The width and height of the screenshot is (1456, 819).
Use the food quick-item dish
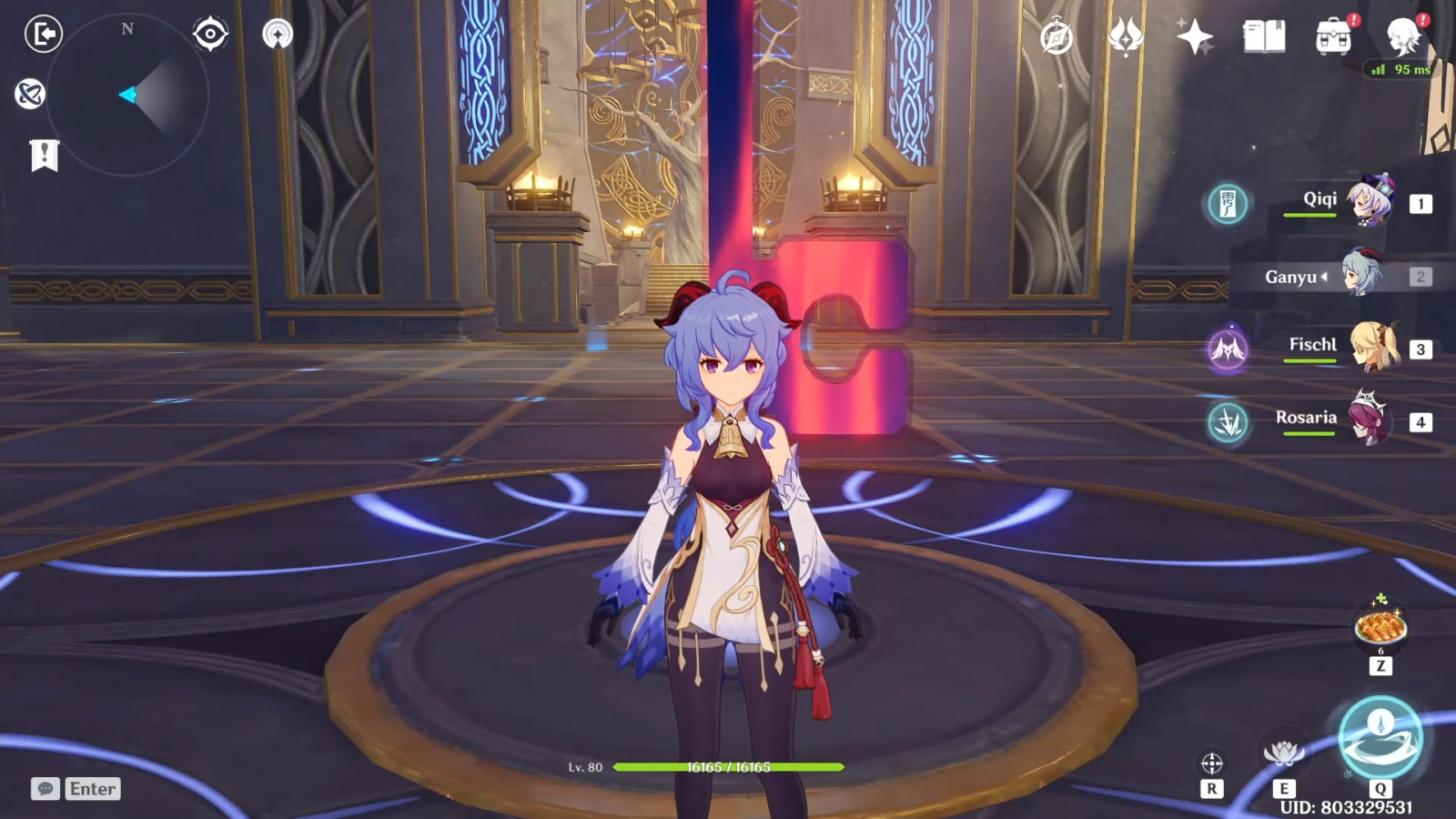1380,626
